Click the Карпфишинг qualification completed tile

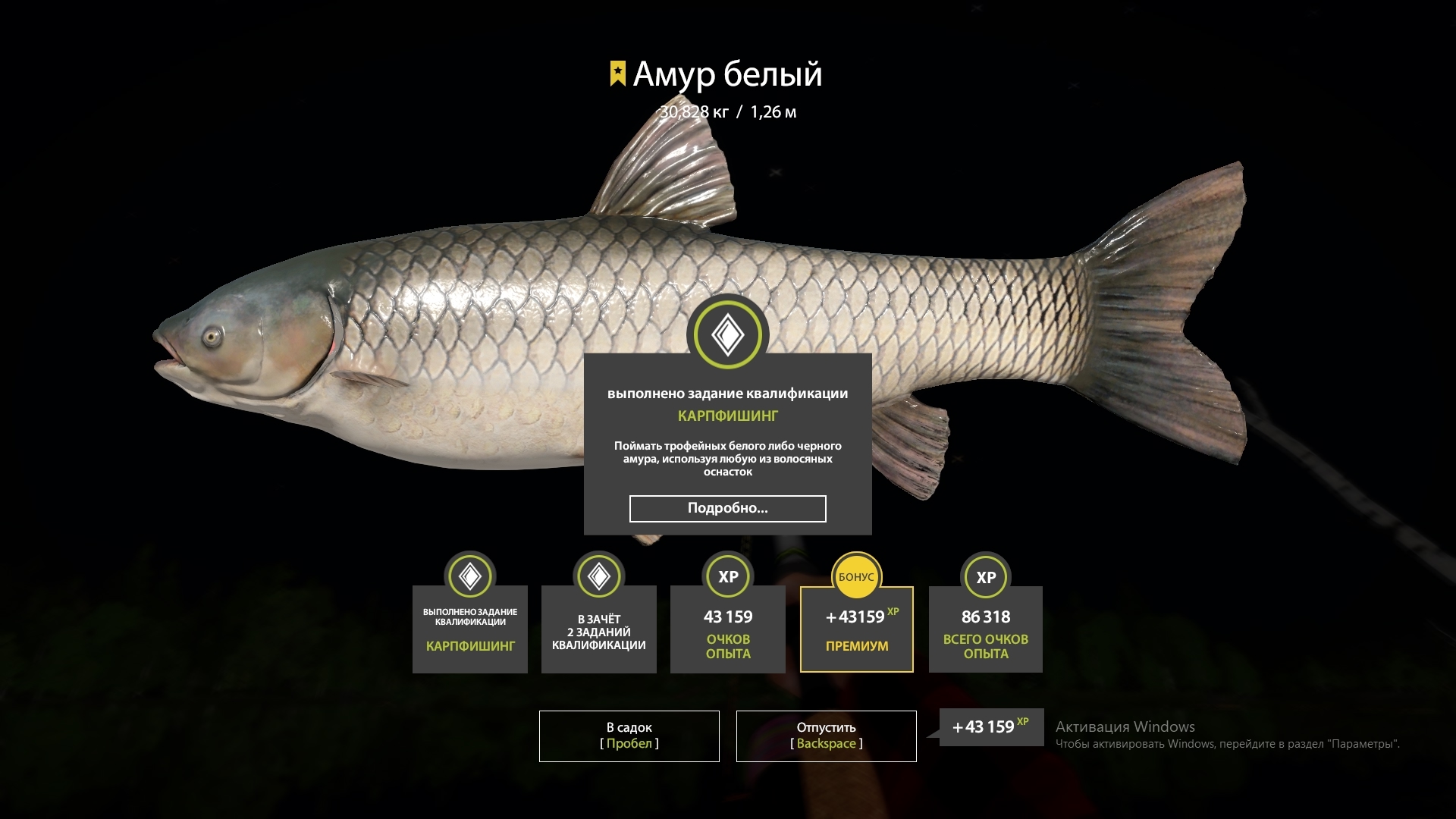[x=469, y=629]
